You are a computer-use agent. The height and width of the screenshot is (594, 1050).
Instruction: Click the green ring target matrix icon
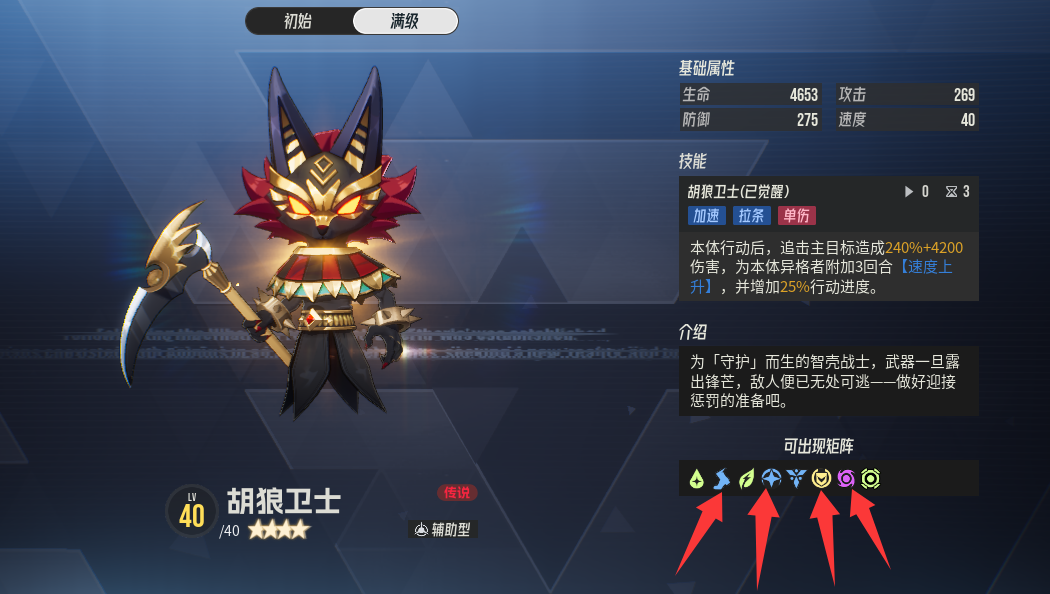tap(871, 479)
